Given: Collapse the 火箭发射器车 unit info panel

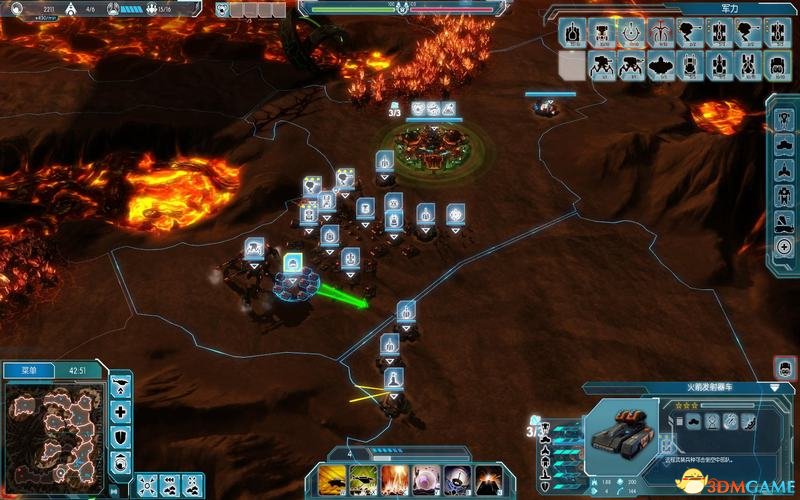Looking at the screenshot, I should click(x=776, y=387).
